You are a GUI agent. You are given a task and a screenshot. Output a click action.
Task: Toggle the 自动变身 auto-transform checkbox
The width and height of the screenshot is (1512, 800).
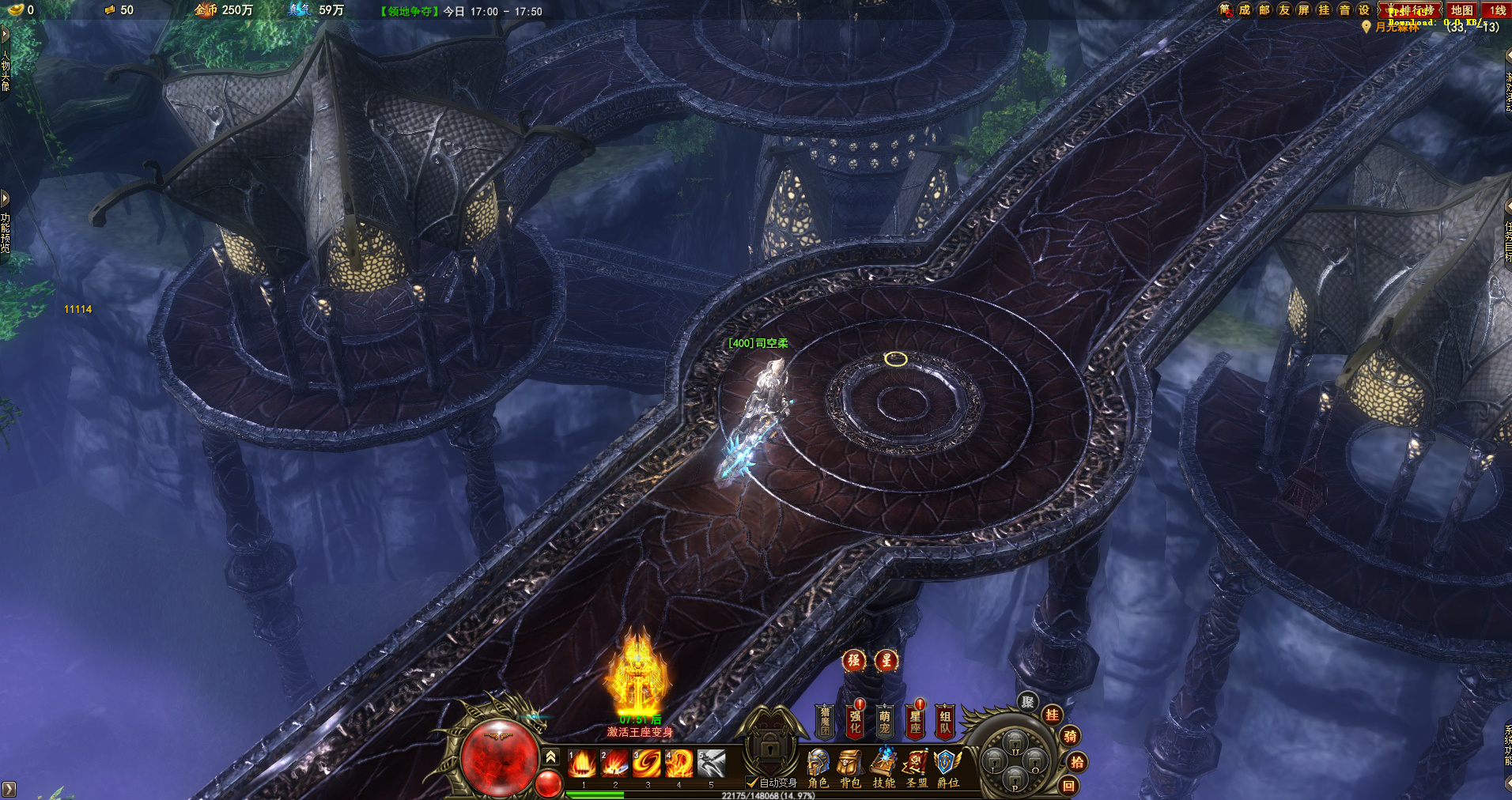click(752, 783)
